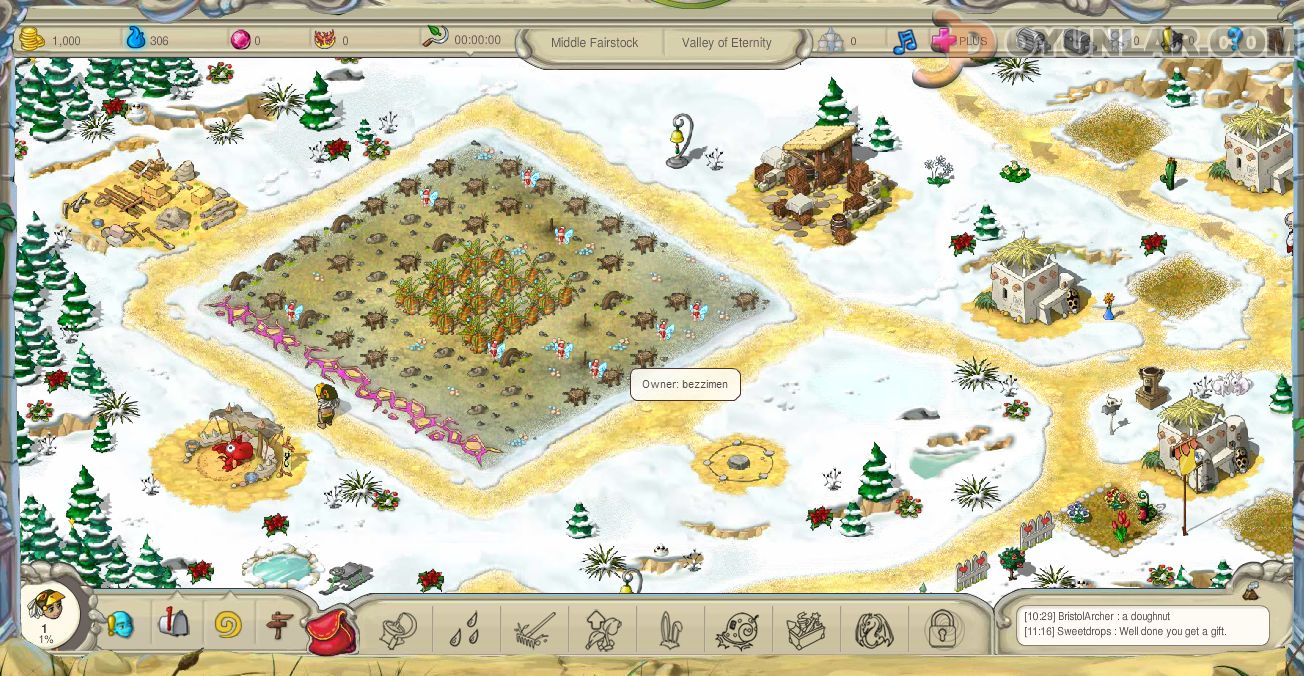Viewport: 1304px width, 676px height.
Task: Select the snail tool
Action: coord(738,631)
